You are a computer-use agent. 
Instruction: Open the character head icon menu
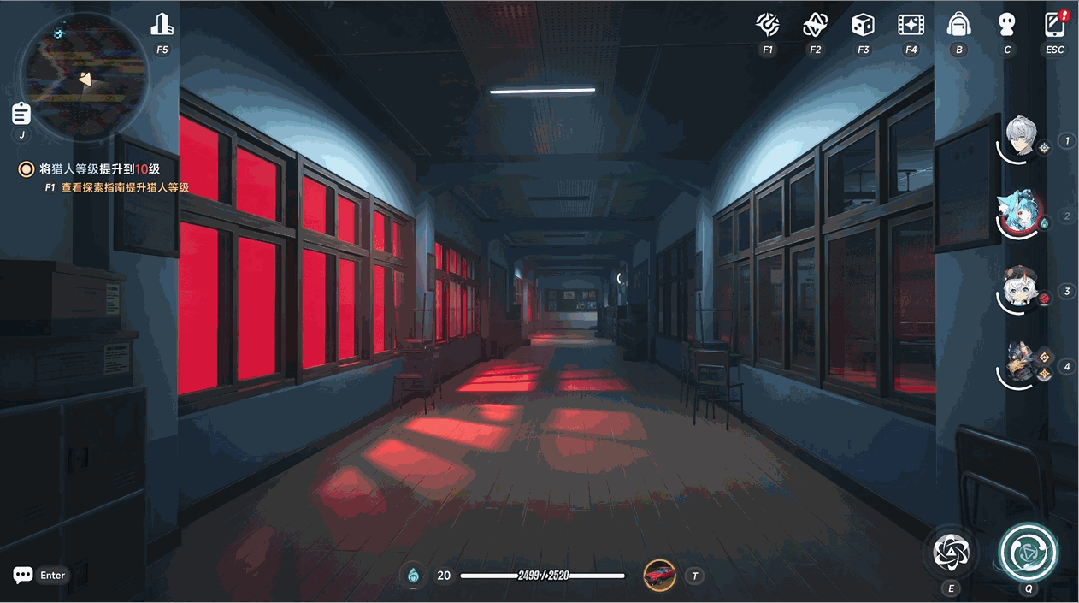(x=1007, y=25)
